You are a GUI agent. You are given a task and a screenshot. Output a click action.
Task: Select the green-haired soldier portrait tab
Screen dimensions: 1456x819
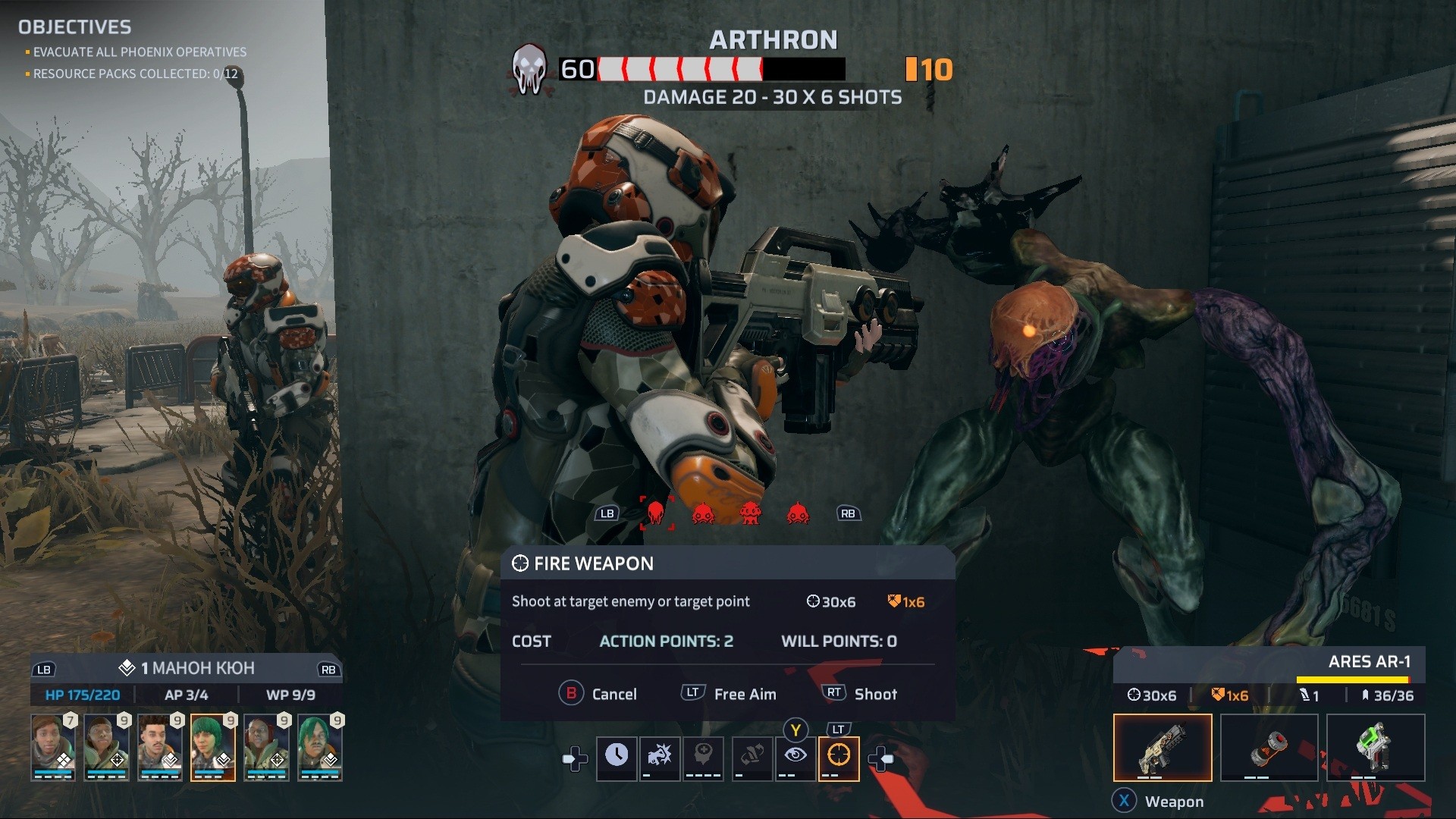(213, 748)
